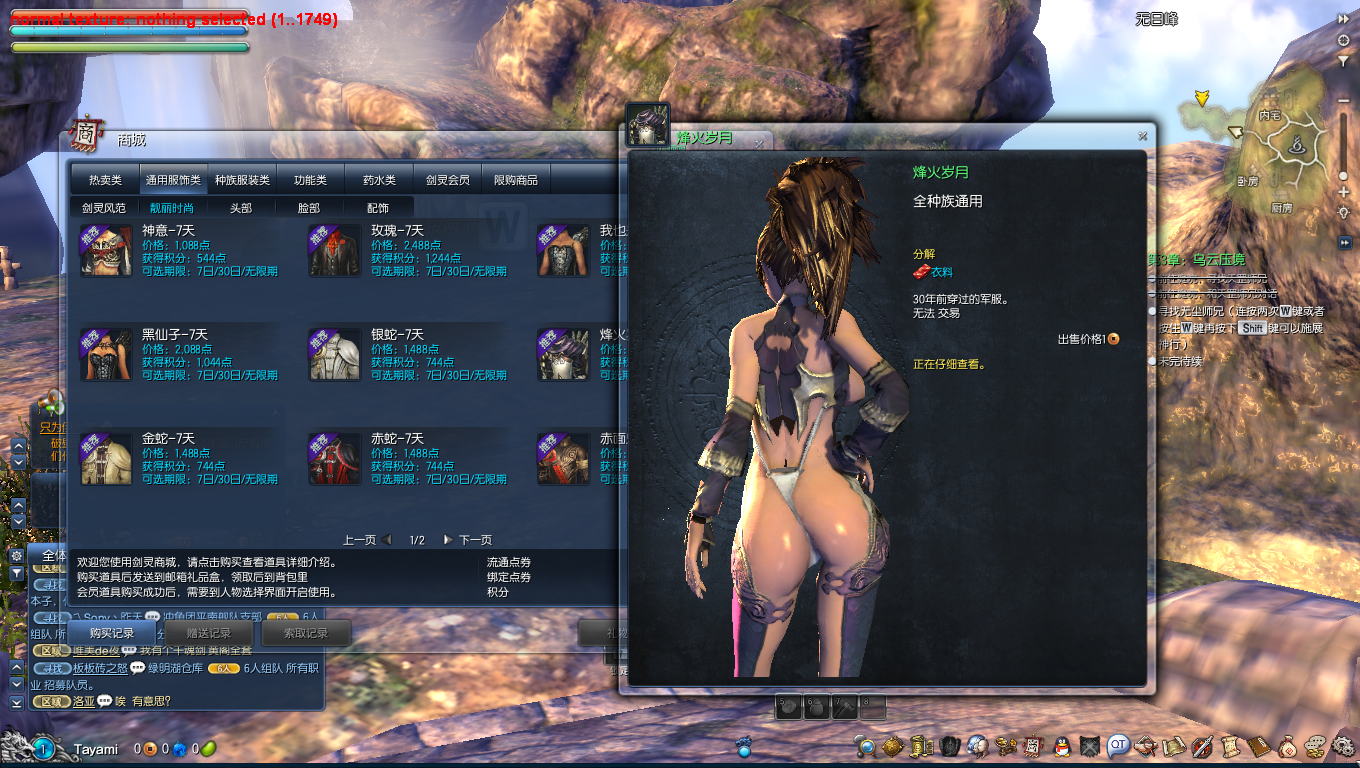Choose the 金蛇-7天 outfit
The image size is (1360, 768).
(106, 458)
